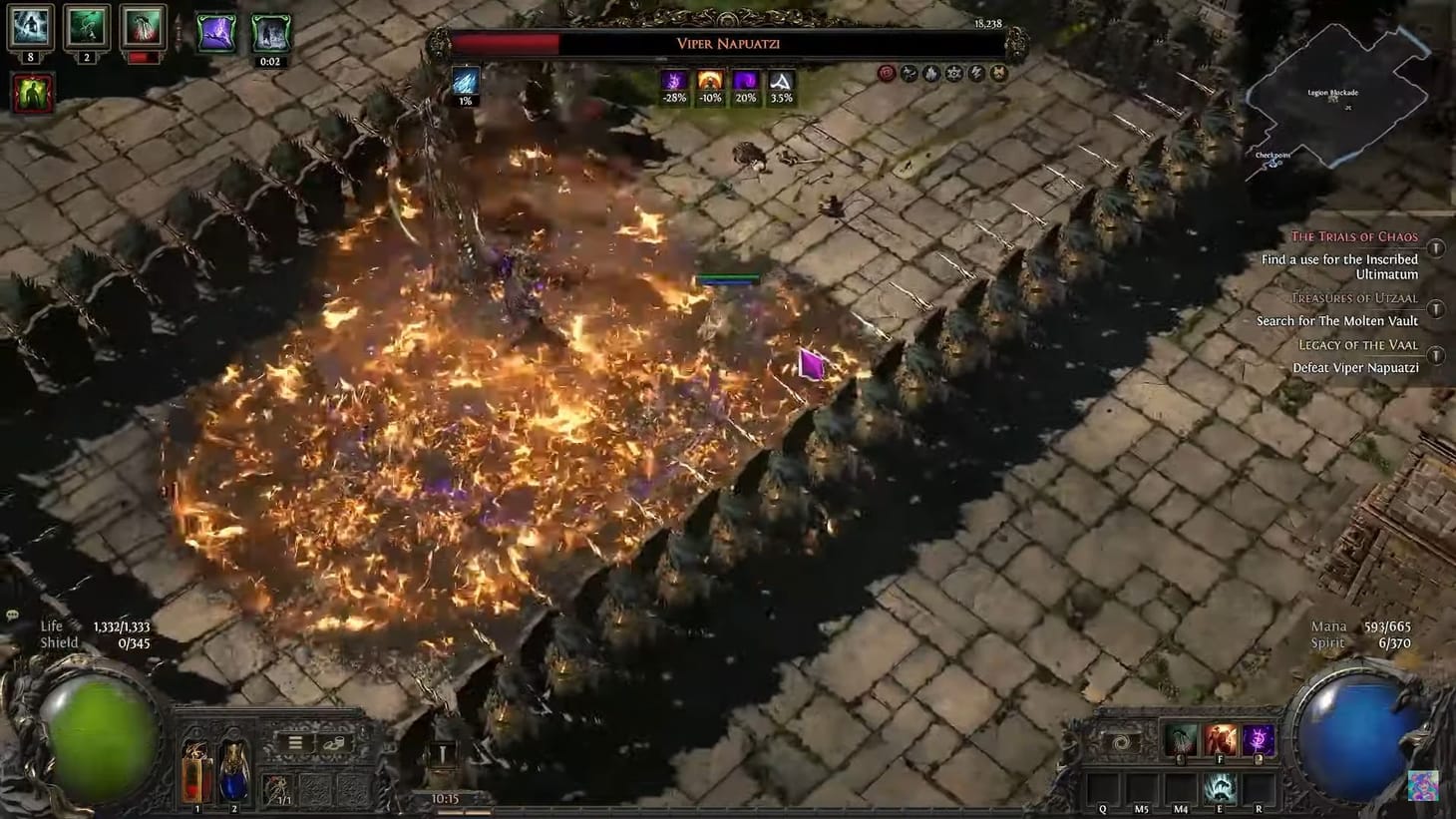Cast the frost skill bound to E

[1221, 786]
